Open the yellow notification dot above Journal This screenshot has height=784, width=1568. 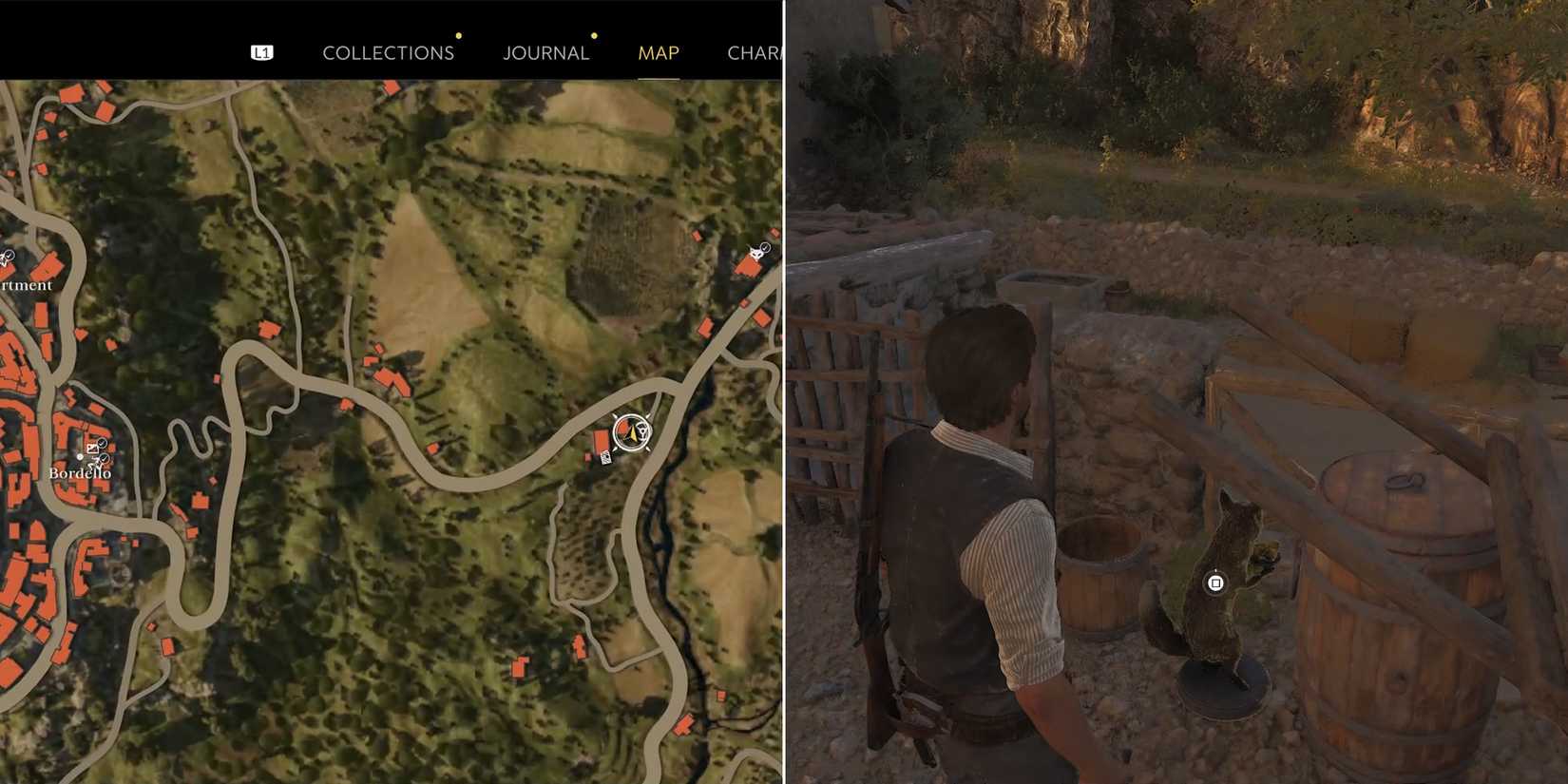click(594, 35)
